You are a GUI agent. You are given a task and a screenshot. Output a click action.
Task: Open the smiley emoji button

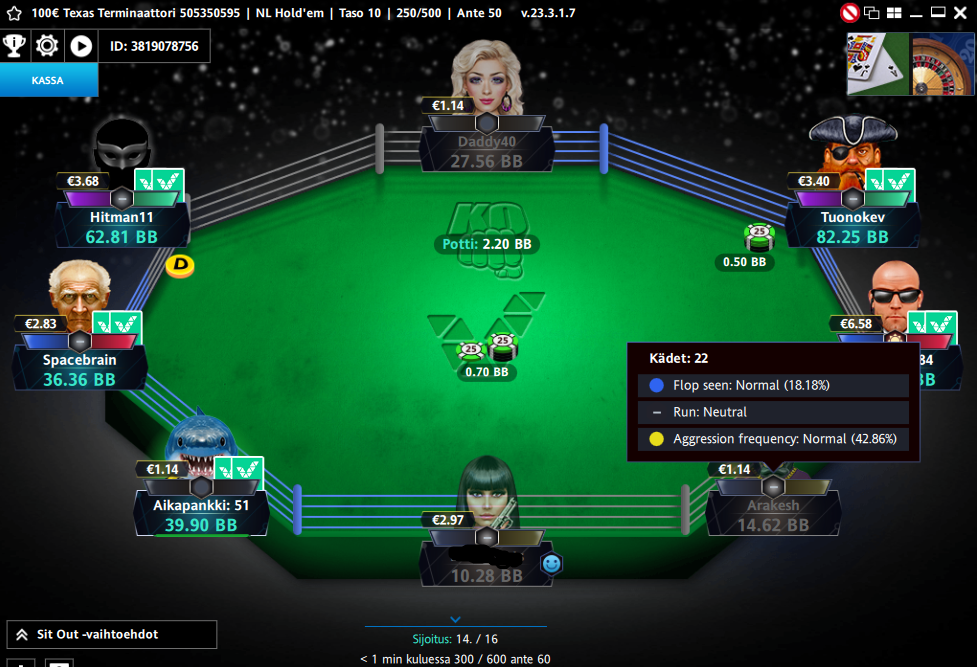pyautogui.click(x=551, y=564)
